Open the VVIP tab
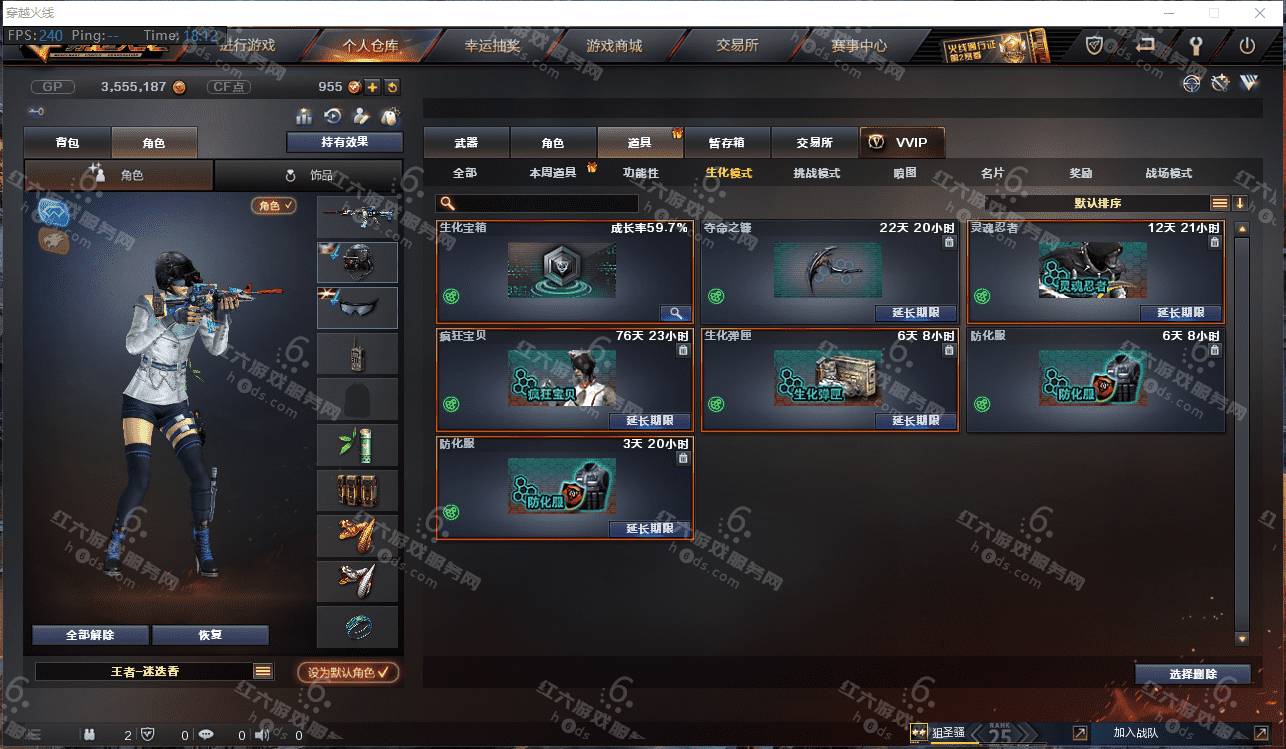 click(901, 143)
